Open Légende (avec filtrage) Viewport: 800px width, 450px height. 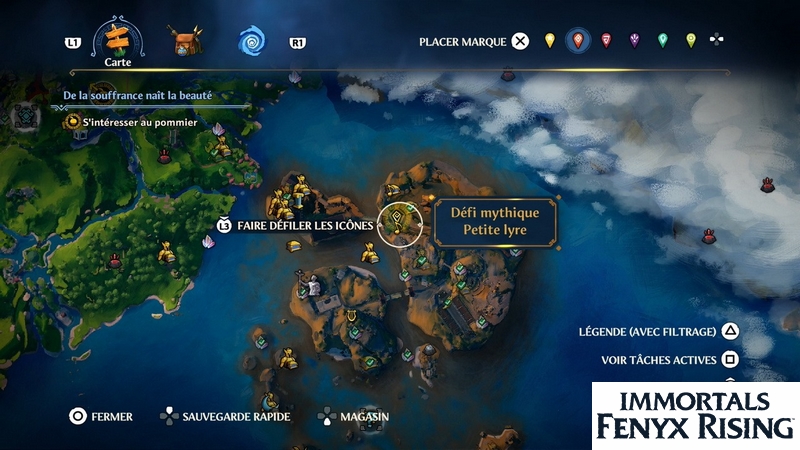659,332
